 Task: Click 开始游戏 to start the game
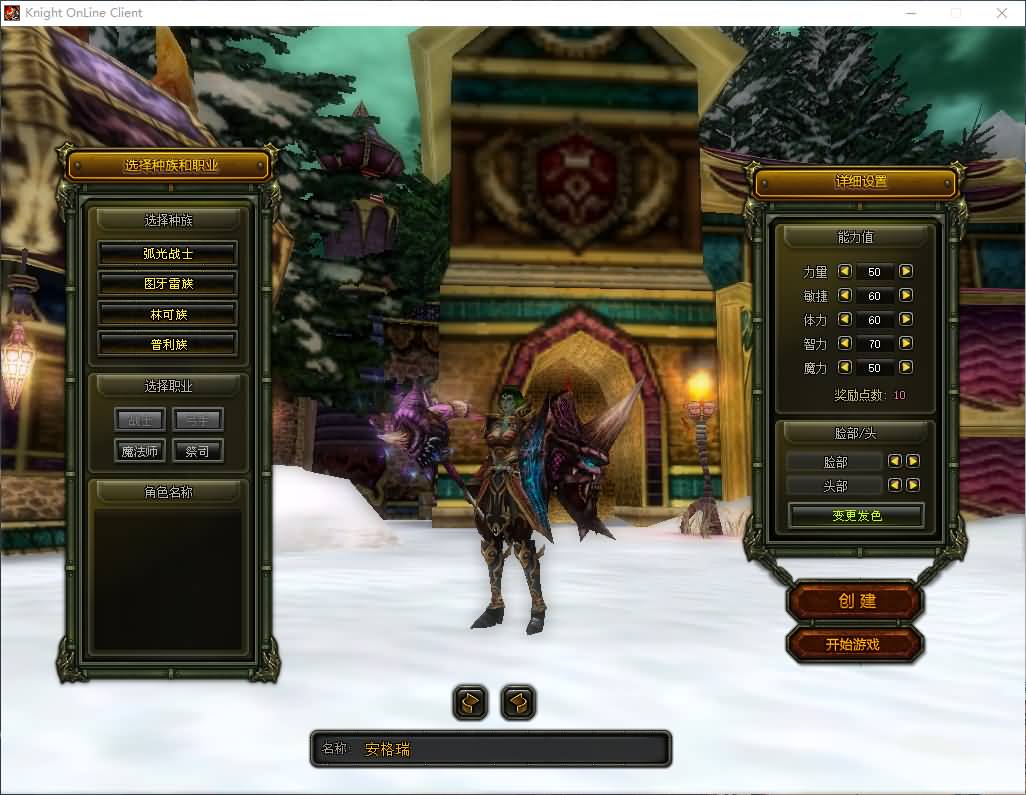(x=853, y=644)
